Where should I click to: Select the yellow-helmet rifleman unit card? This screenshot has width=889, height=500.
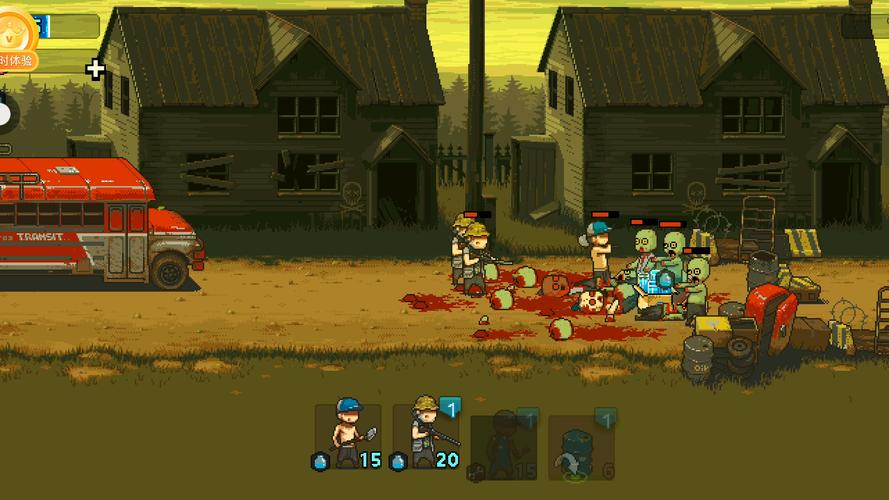tap(425, 436)
